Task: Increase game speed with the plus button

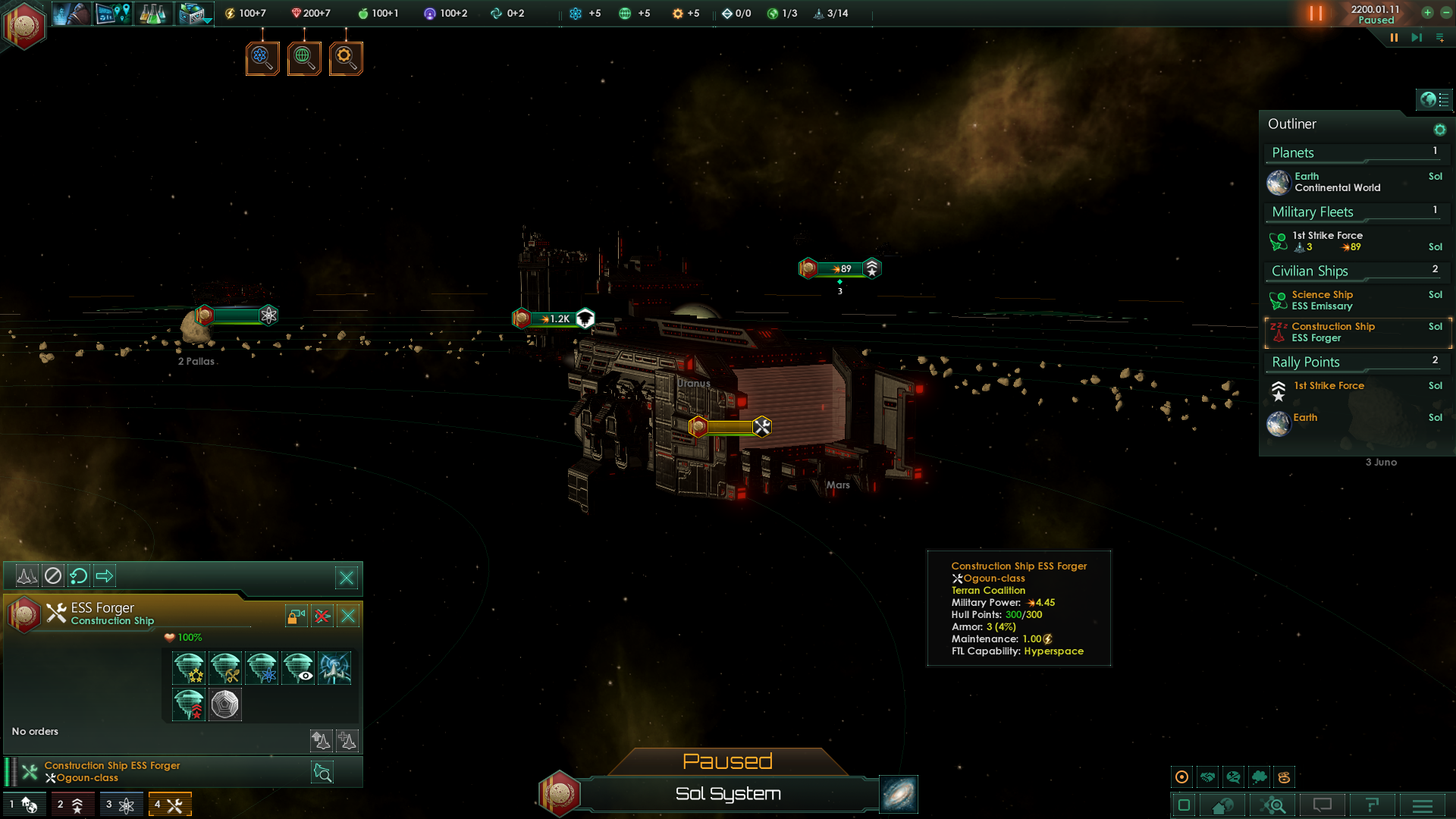Action: (x=1427, y=13)
